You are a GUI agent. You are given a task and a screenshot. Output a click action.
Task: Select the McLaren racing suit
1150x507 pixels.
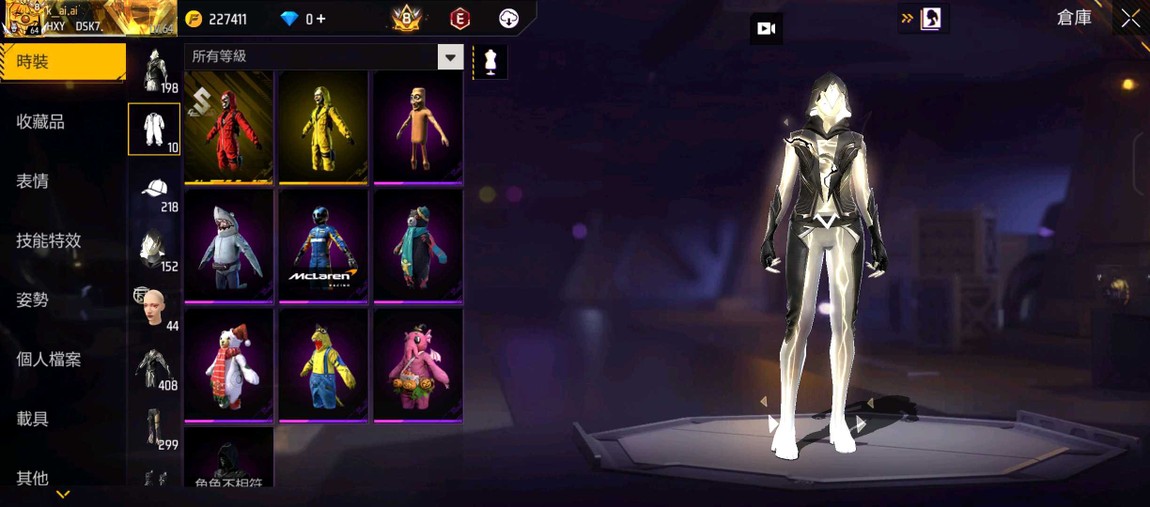(x=323, y=245)
